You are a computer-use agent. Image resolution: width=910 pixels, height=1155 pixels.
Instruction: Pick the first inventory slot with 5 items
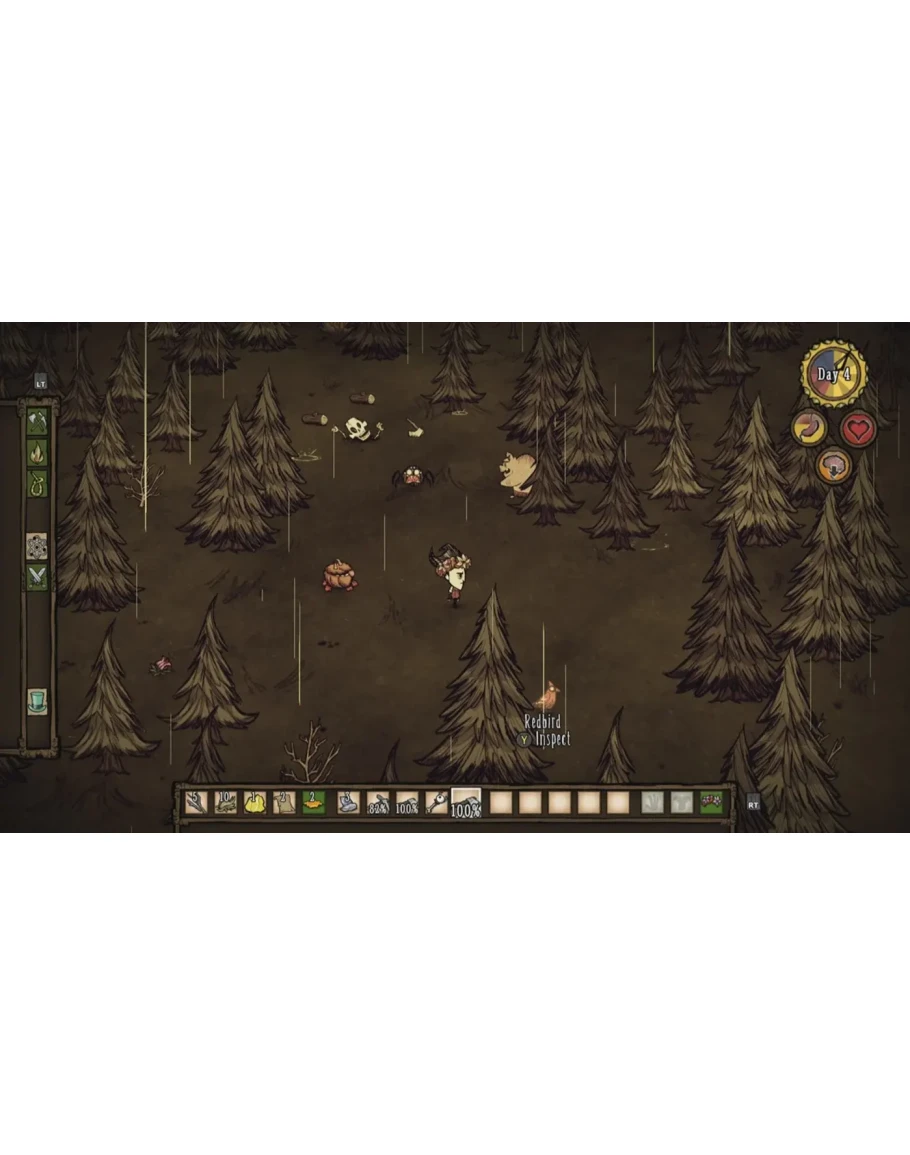197,802
